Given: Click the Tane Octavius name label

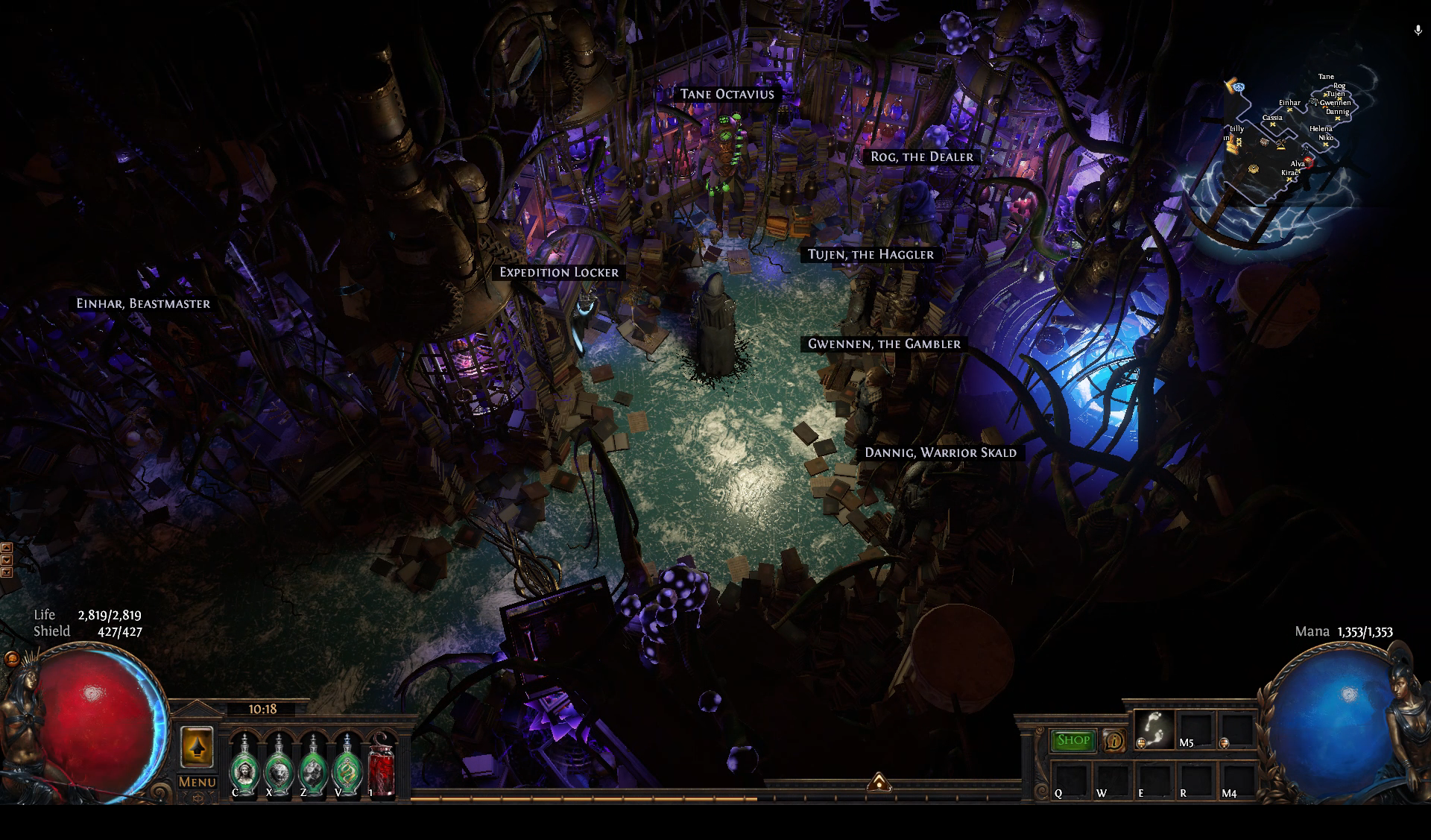Looking at the screenshot, I should pyautogui.click(x=727, y=94).
